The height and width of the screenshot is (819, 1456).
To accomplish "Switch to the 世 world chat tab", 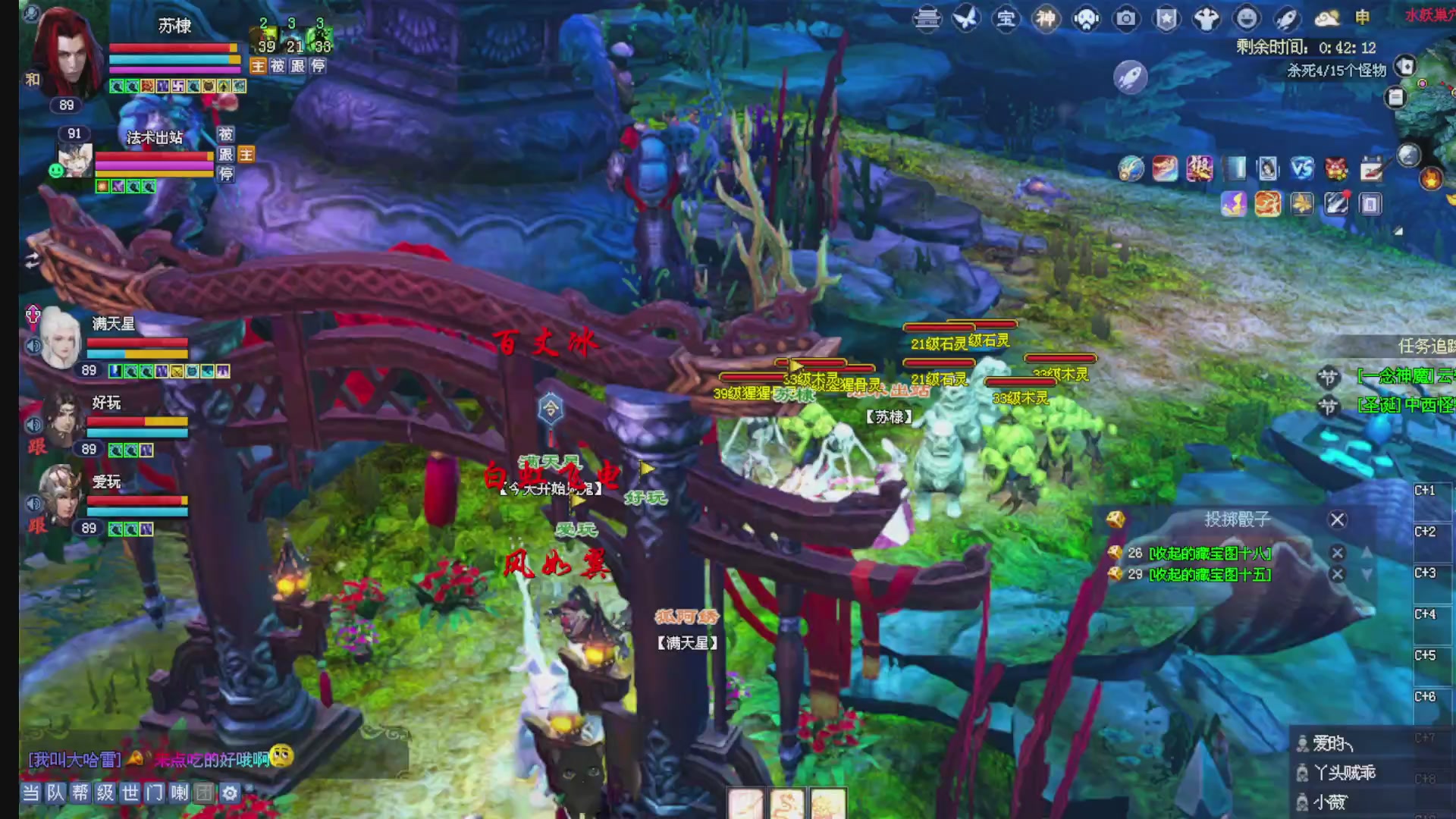I will (x=129, y=794).
